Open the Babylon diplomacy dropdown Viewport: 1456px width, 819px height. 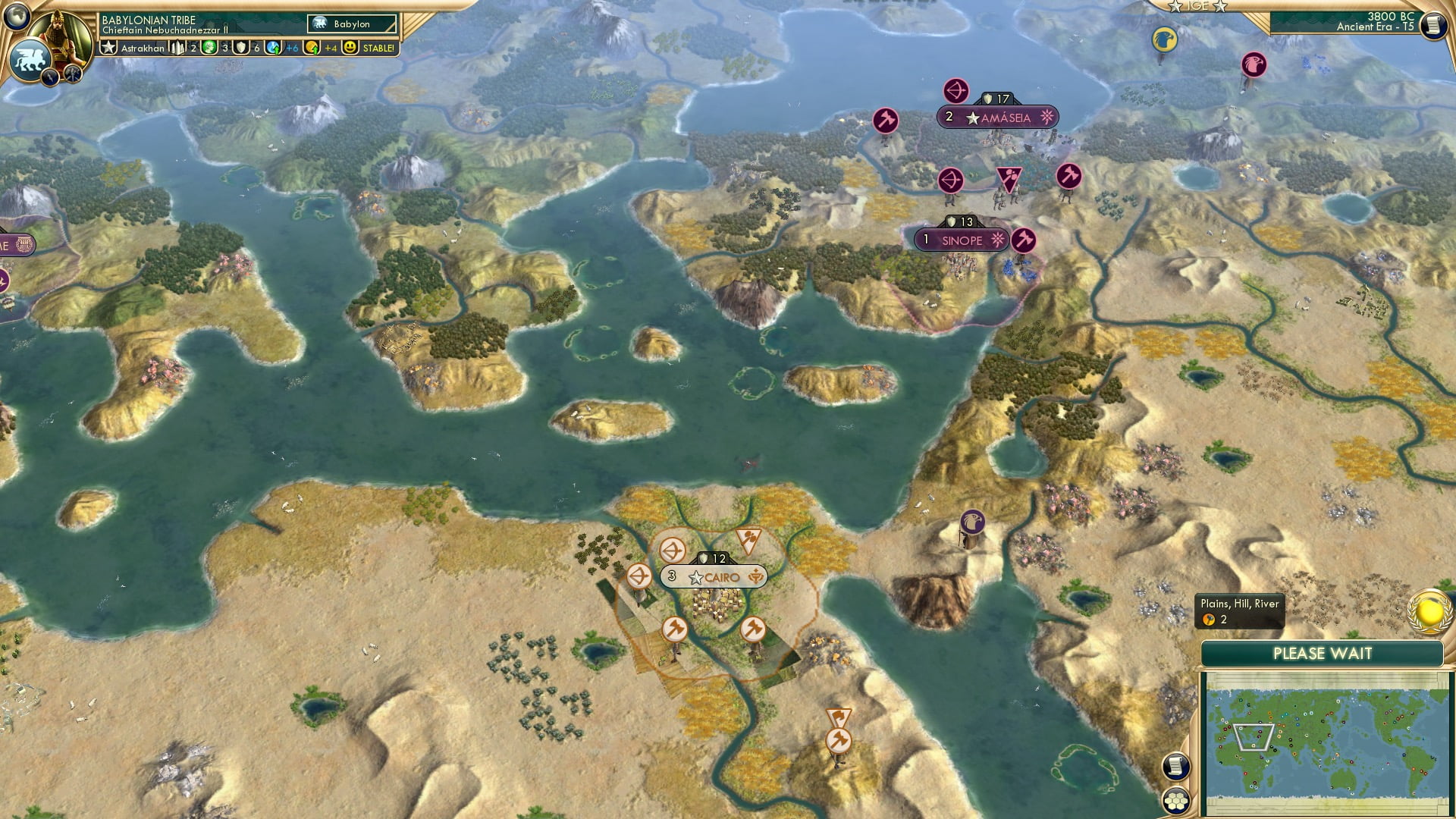click(351, 24)
